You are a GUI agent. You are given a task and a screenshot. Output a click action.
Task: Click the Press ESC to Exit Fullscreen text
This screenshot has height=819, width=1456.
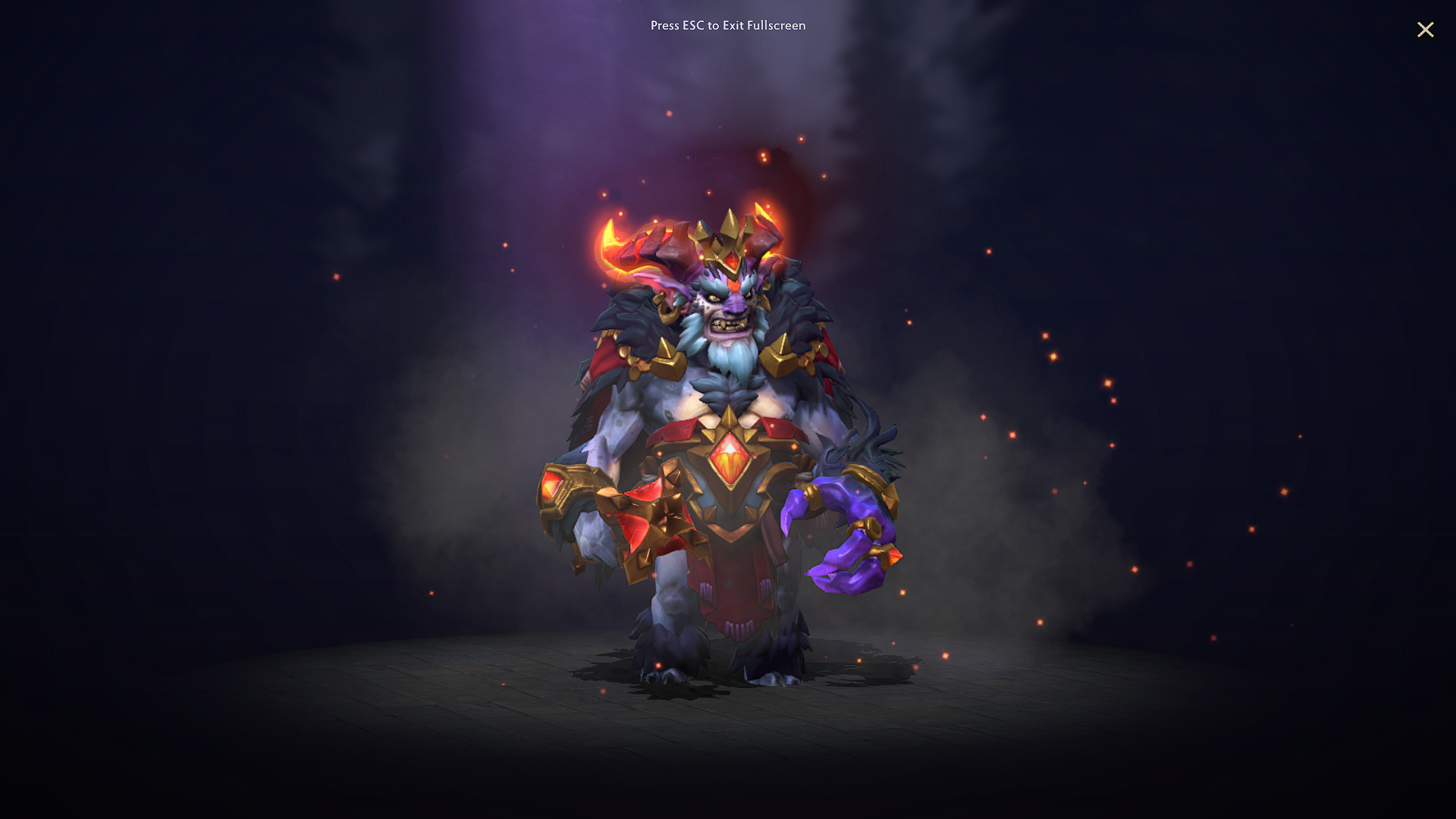click(x=727, y=26)
